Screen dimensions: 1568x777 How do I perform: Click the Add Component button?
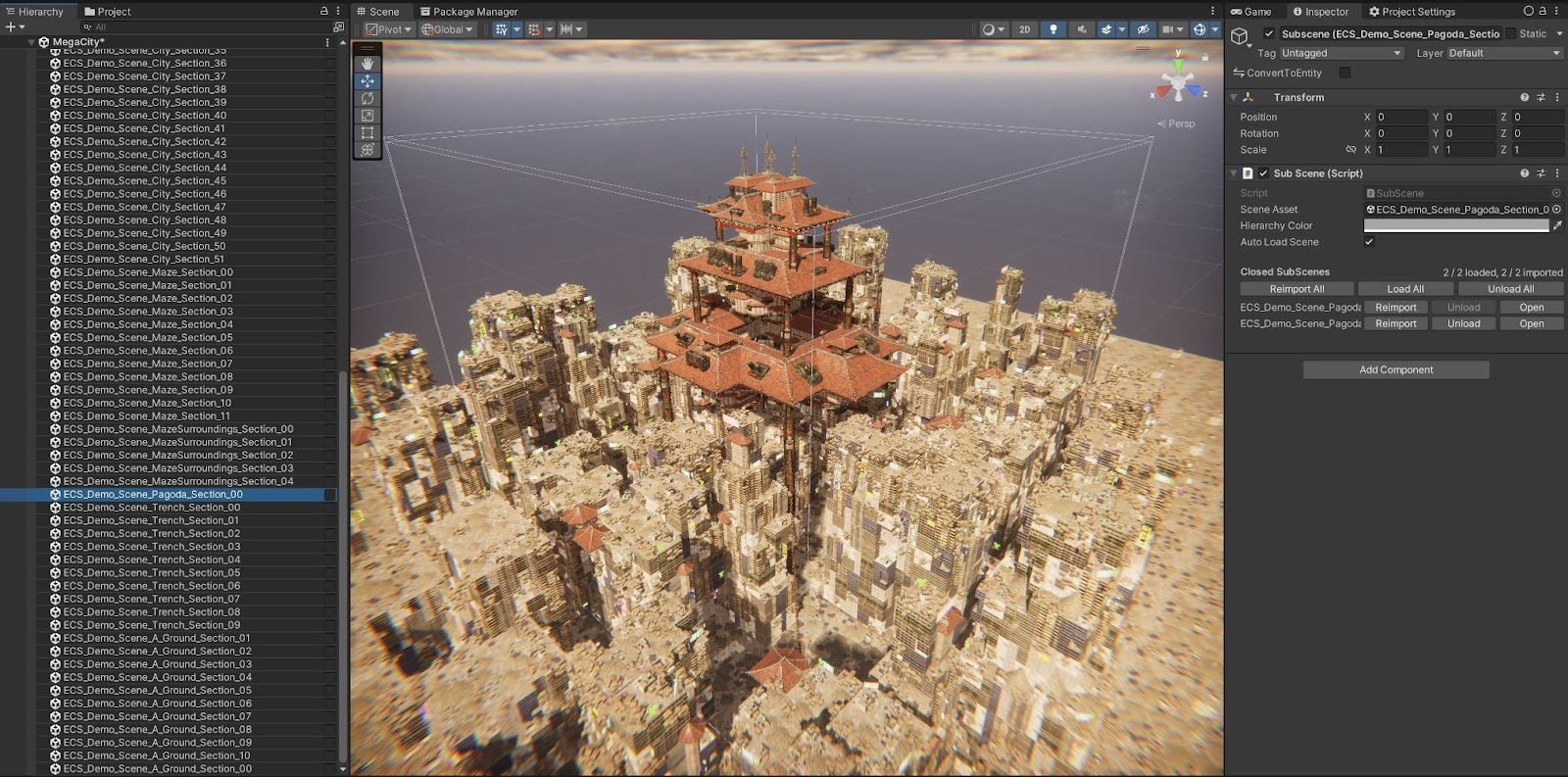1396,369
